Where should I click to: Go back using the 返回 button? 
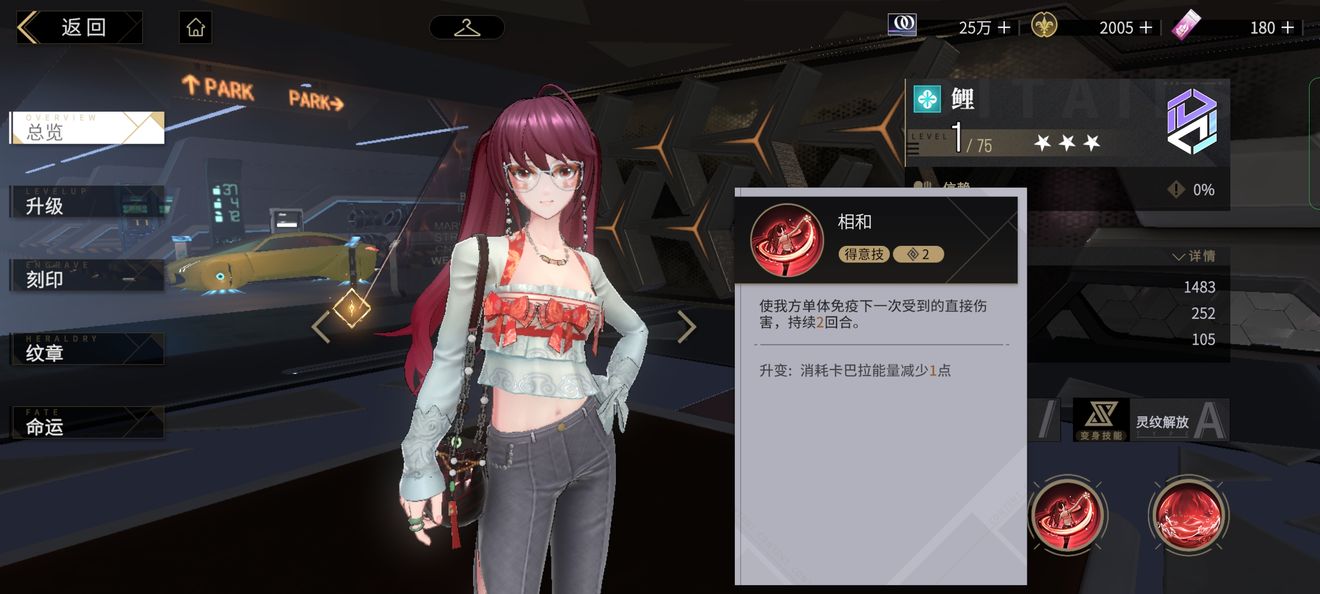tap(78, 27)
